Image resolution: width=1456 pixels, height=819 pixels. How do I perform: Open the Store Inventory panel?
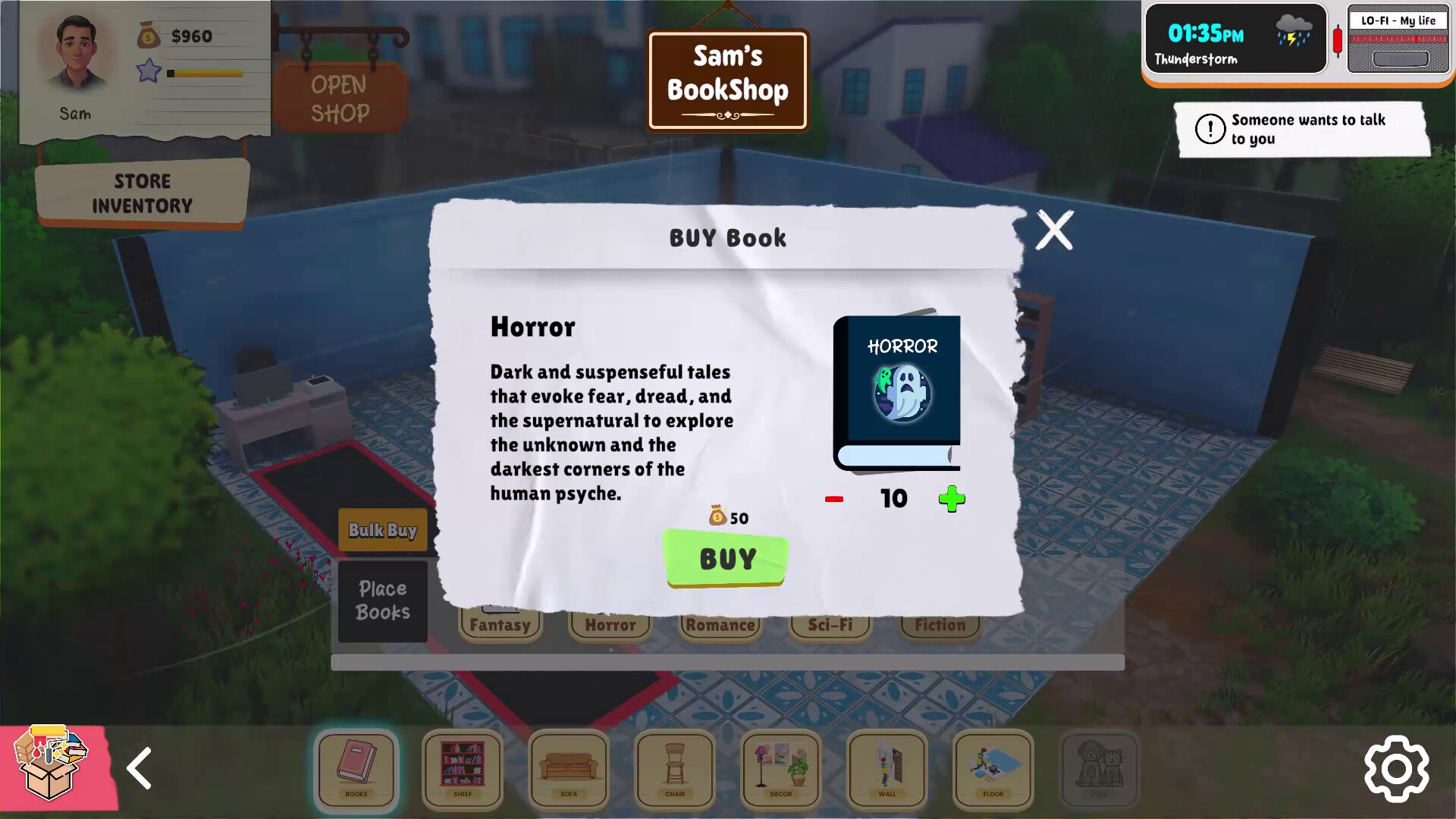(143, 192)
